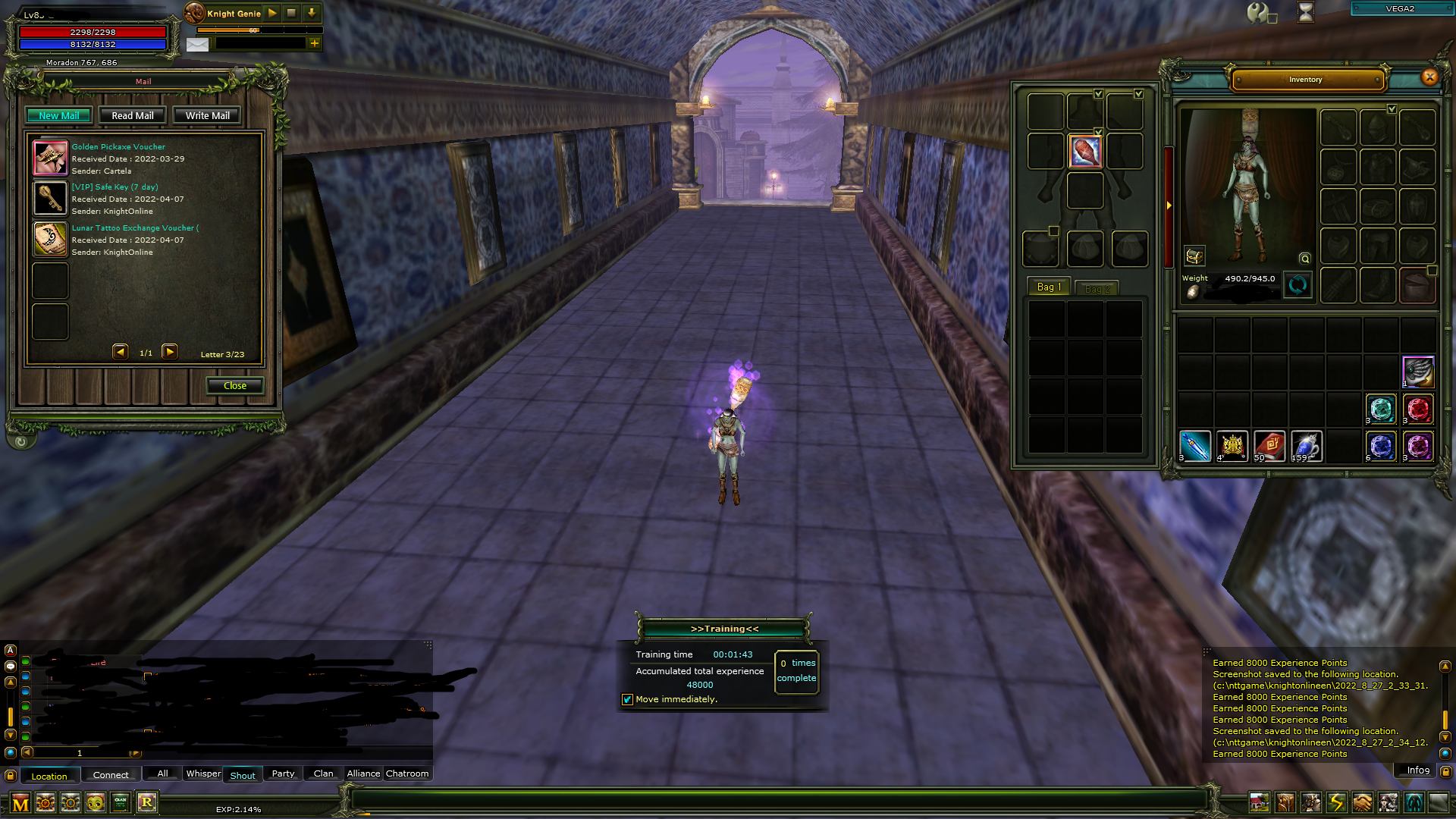Screen dimensions: 1456x819
Task: Click the magnifier icon under character preview
Action: (x=1305, y=260)
